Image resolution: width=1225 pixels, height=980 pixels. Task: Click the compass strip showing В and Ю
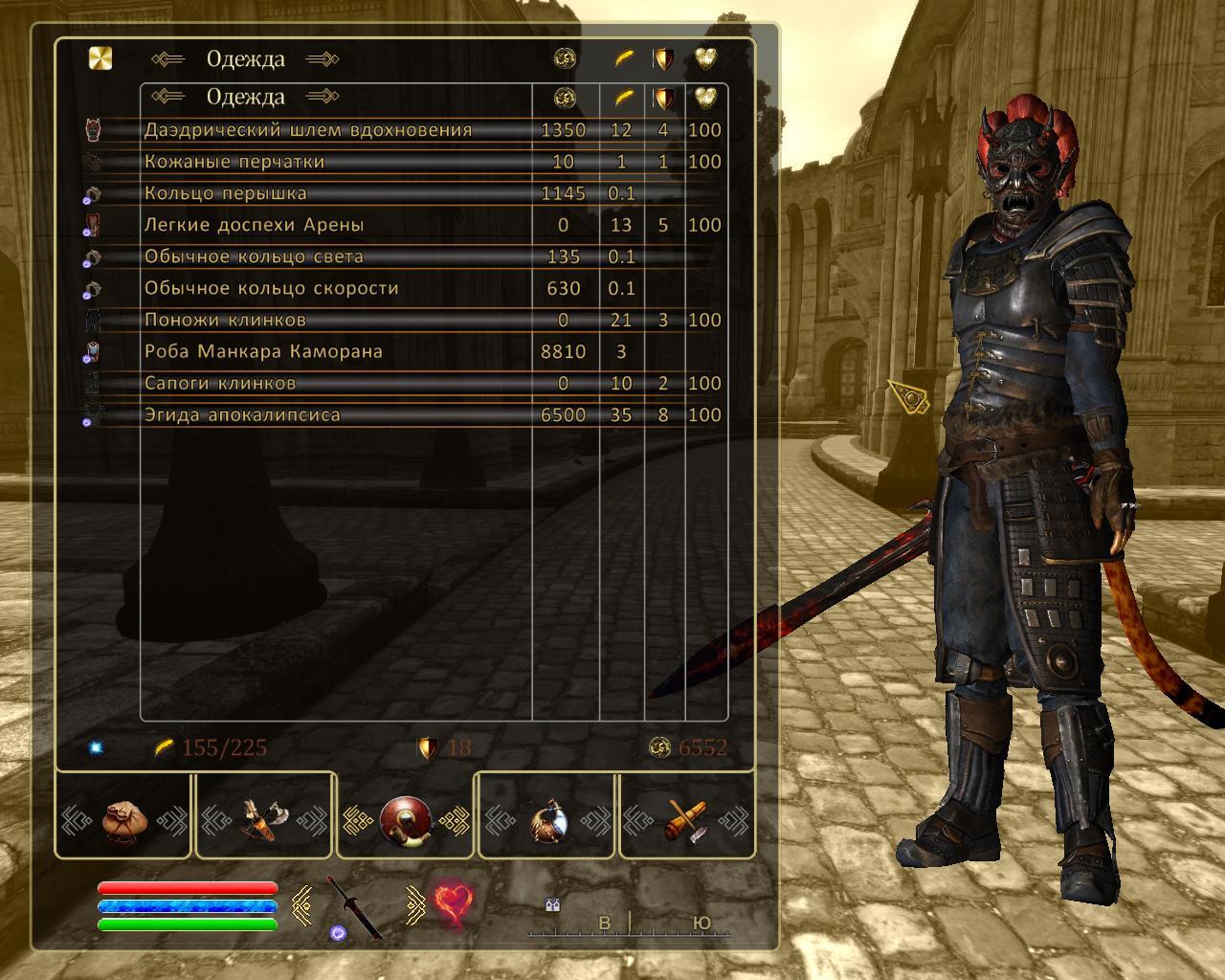tap(627, 924)
